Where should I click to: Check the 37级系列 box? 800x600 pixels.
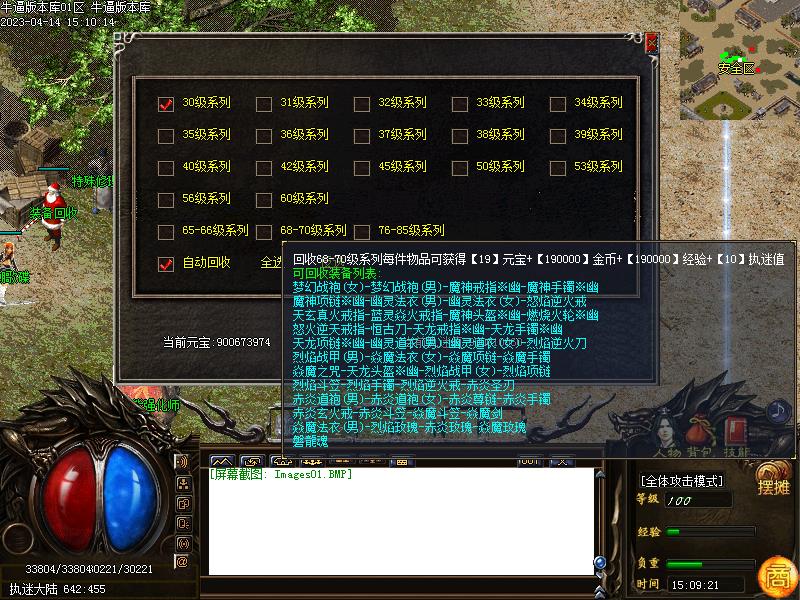[362, 135]
